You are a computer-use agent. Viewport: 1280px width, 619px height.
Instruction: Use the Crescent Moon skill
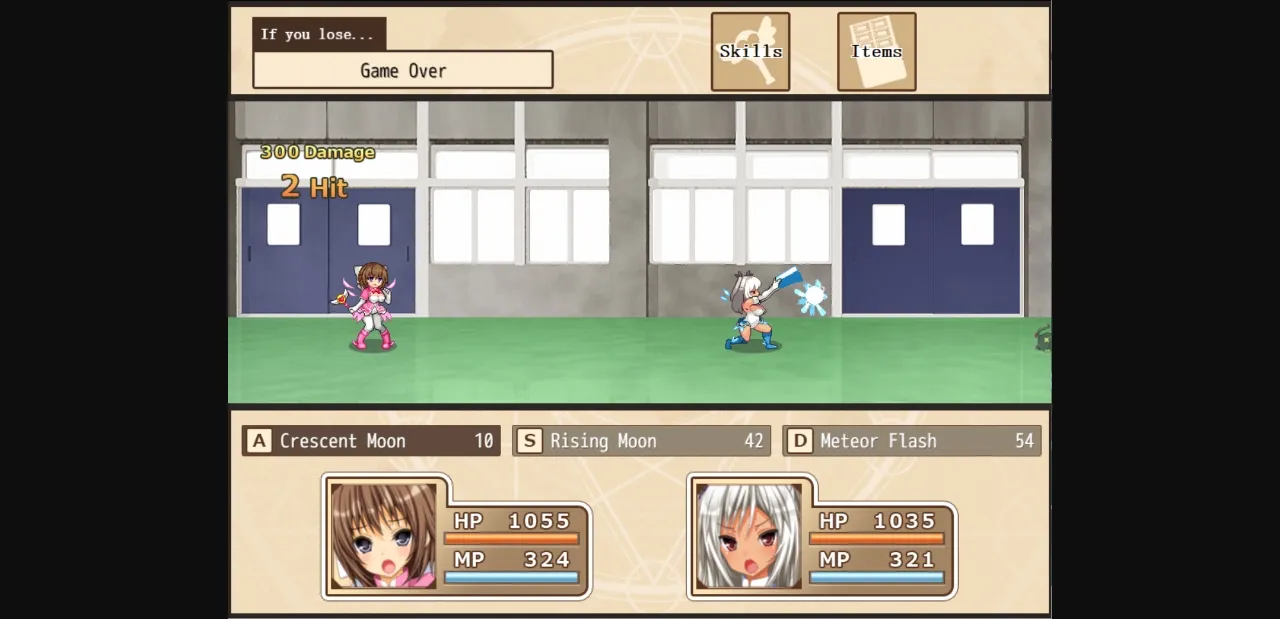click(371, 441)
